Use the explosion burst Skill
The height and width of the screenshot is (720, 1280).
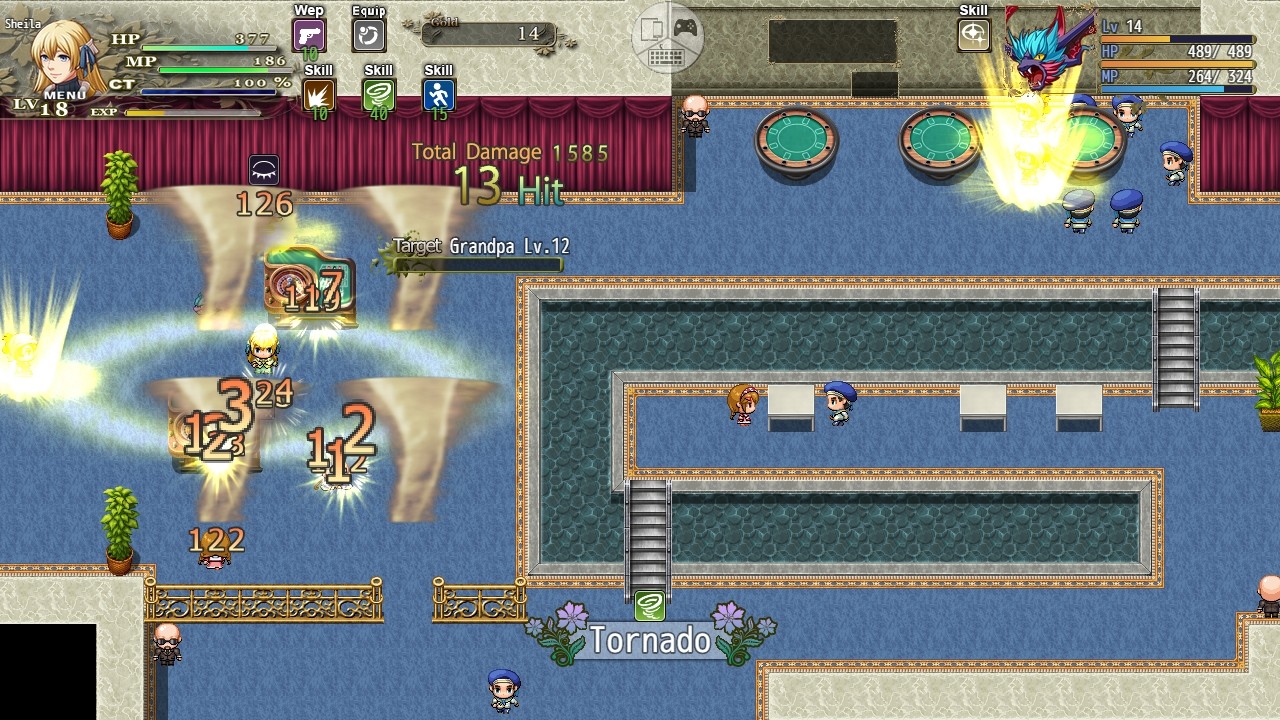click(x=317, y=93)
